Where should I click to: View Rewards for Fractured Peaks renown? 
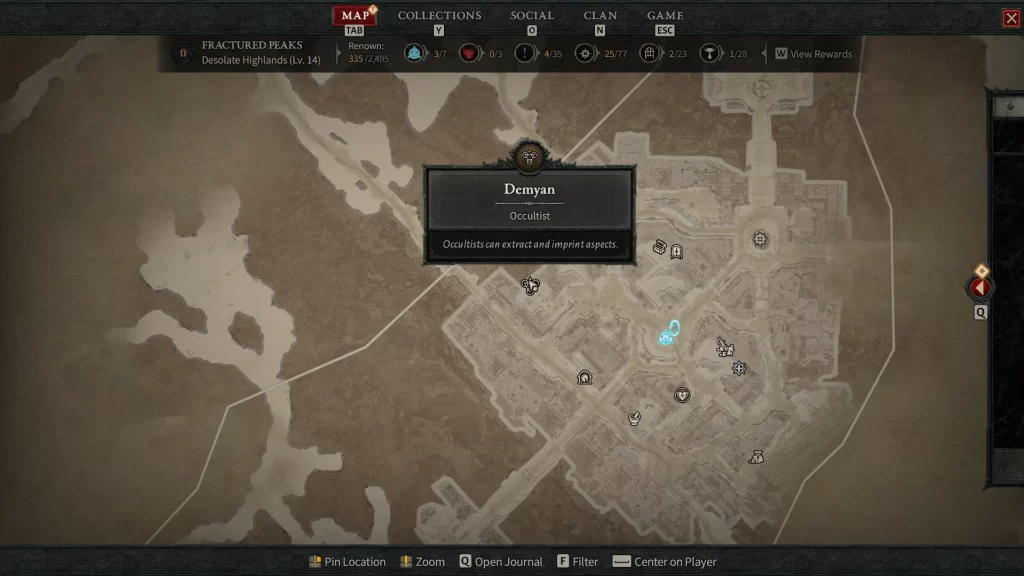coord(813,54)
